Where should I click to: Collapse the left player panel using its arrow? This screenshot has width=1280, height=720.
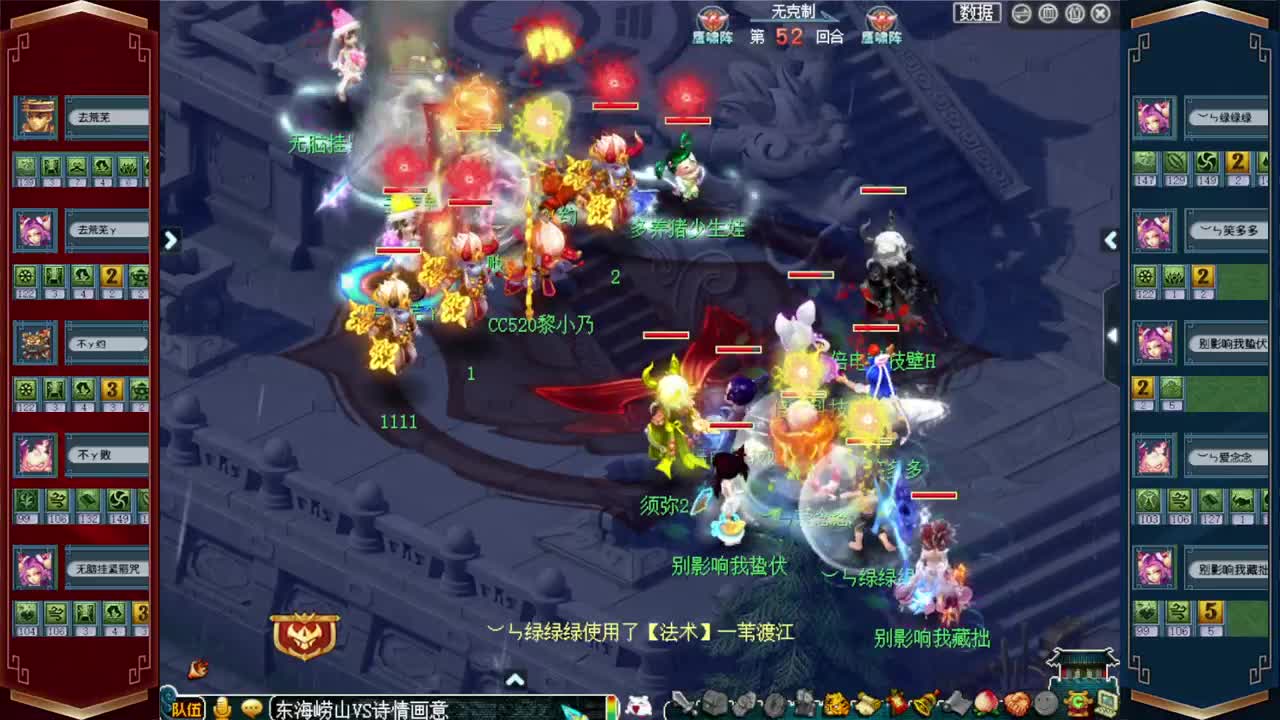pos(170,240)
